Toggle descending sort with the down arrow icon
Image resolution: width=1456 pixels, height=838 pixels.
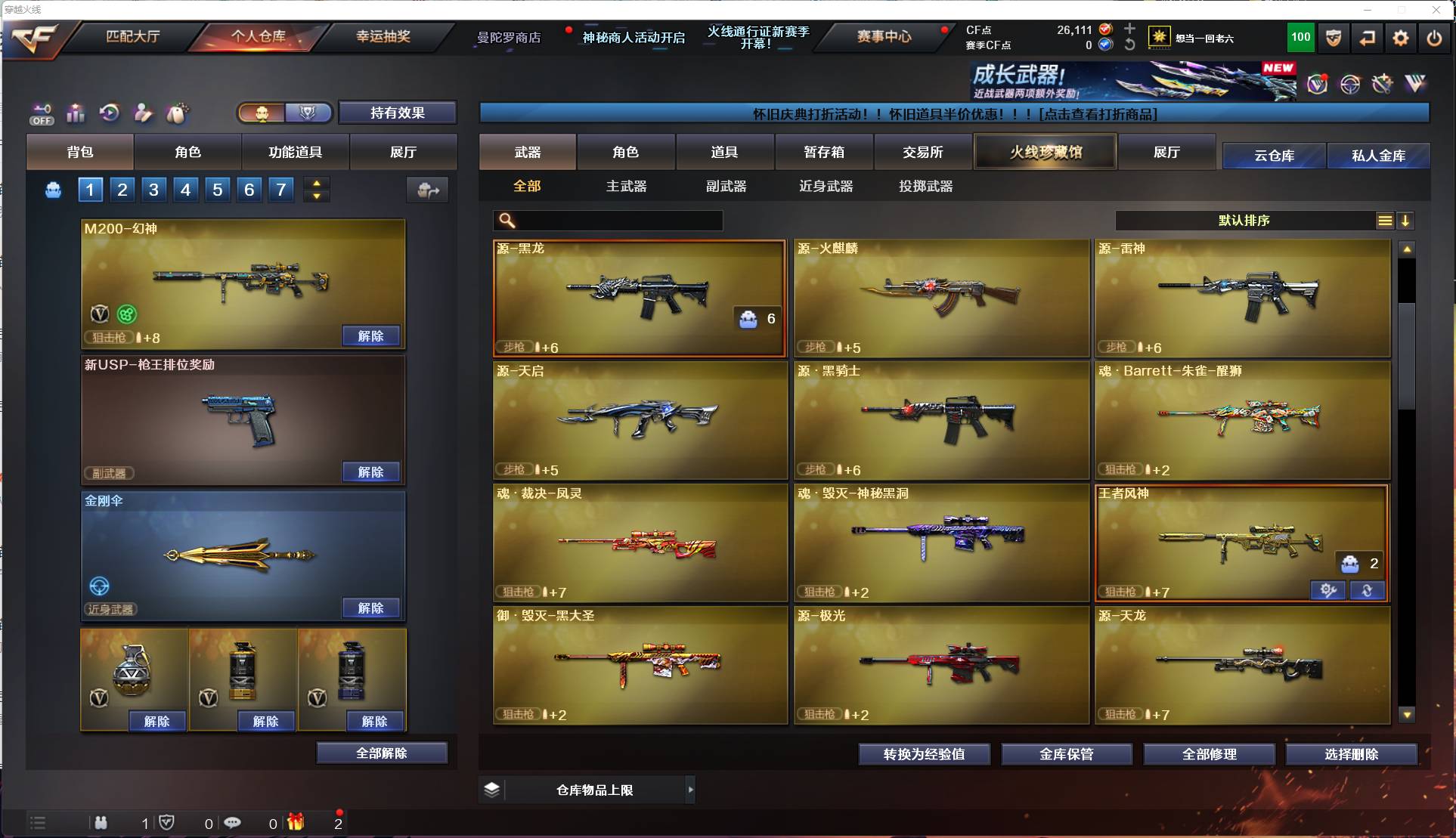point(1405,221)
